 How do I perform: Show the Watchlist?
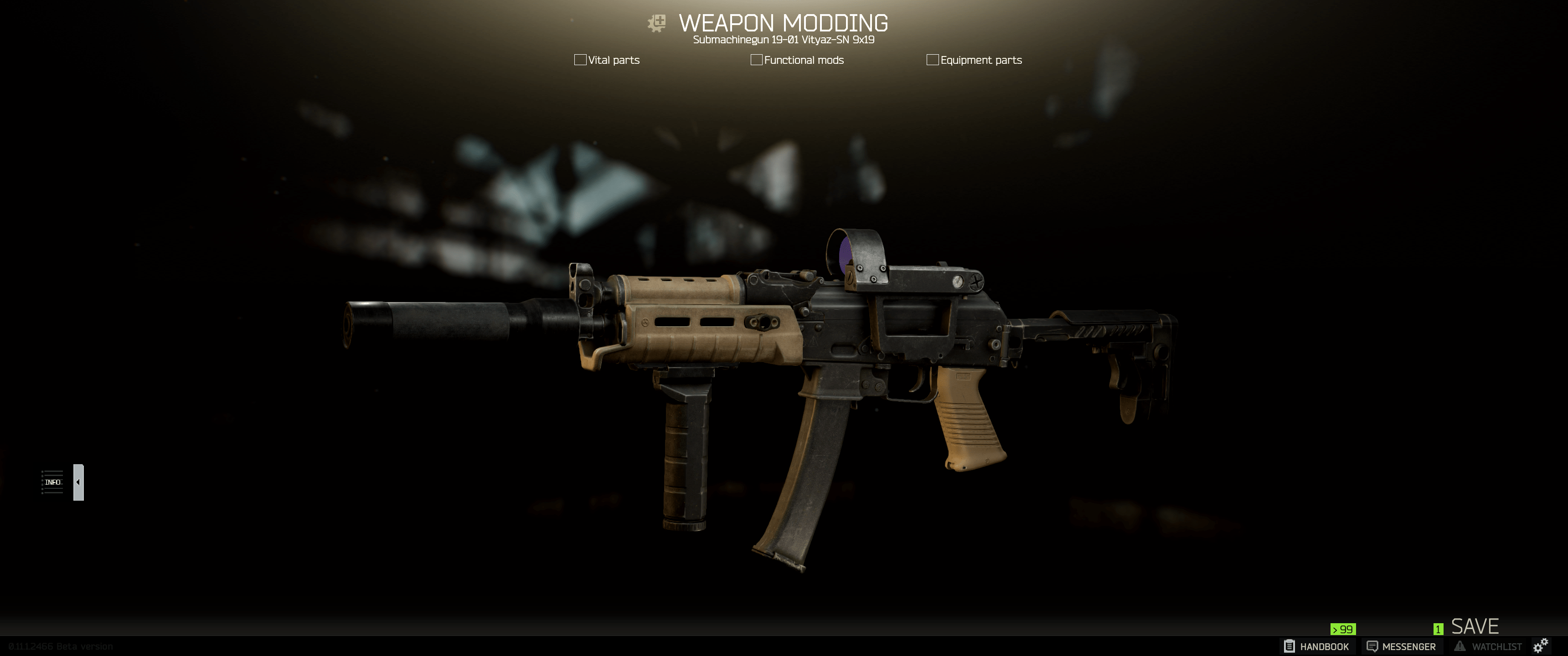click(x=1488, y=646)
